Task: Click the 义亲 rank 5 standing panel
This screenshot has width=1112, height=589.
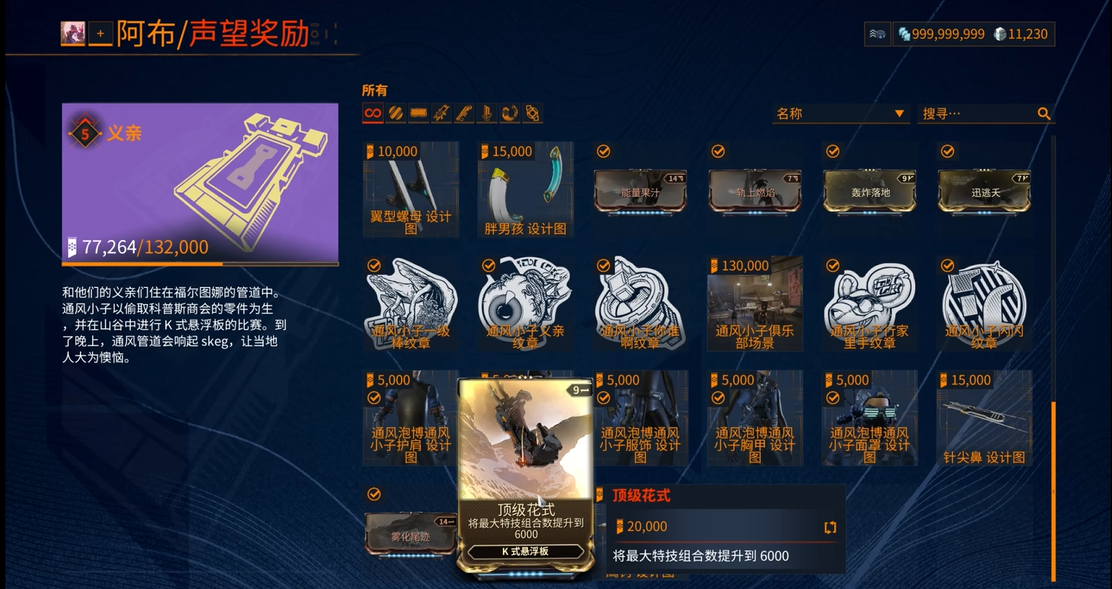Action: pos(200,182)
